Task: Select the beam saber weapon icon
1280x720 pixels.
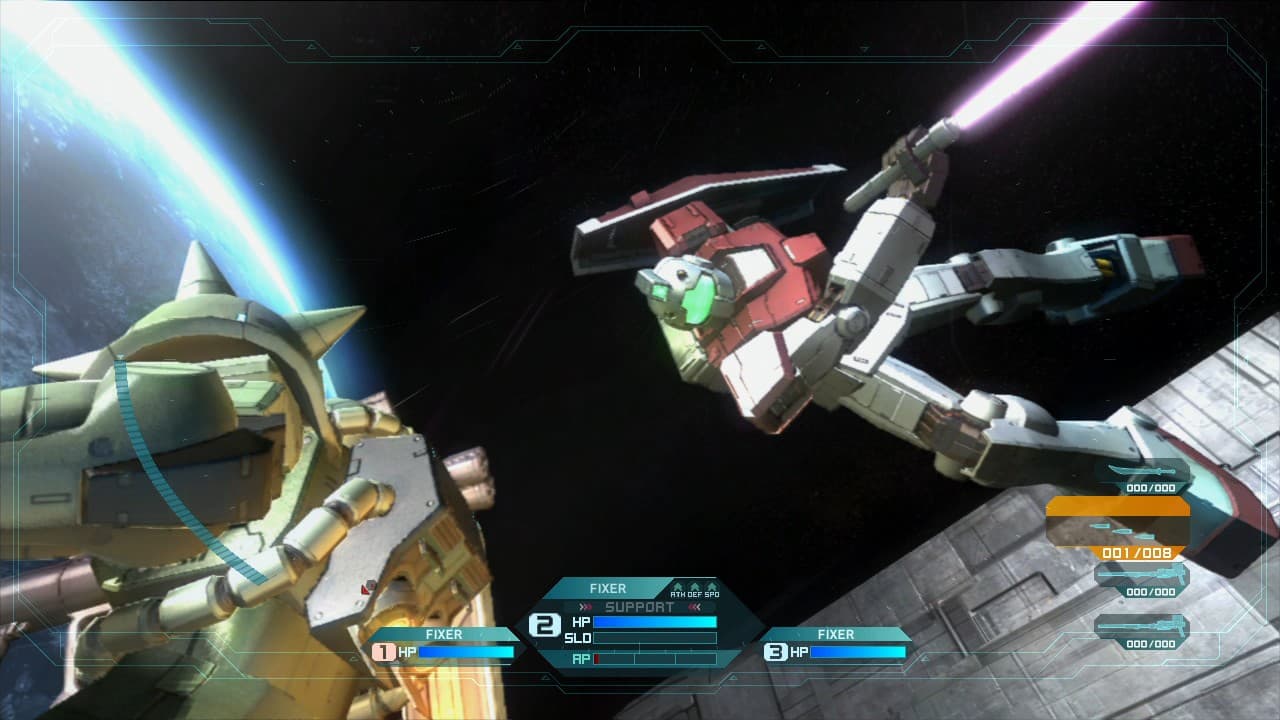Action: [1141, 468]
